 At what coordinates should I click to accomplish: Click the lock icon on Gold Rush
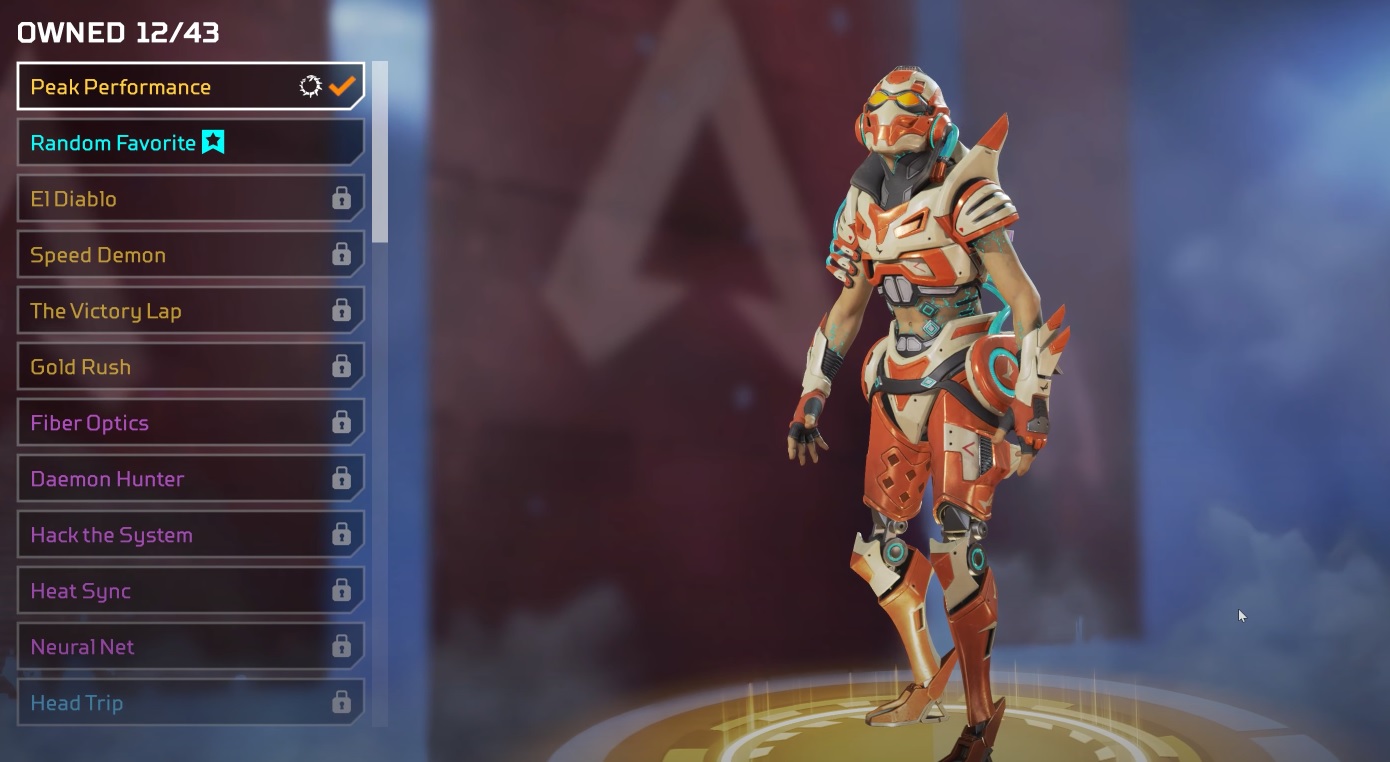(x=343, y=367)
